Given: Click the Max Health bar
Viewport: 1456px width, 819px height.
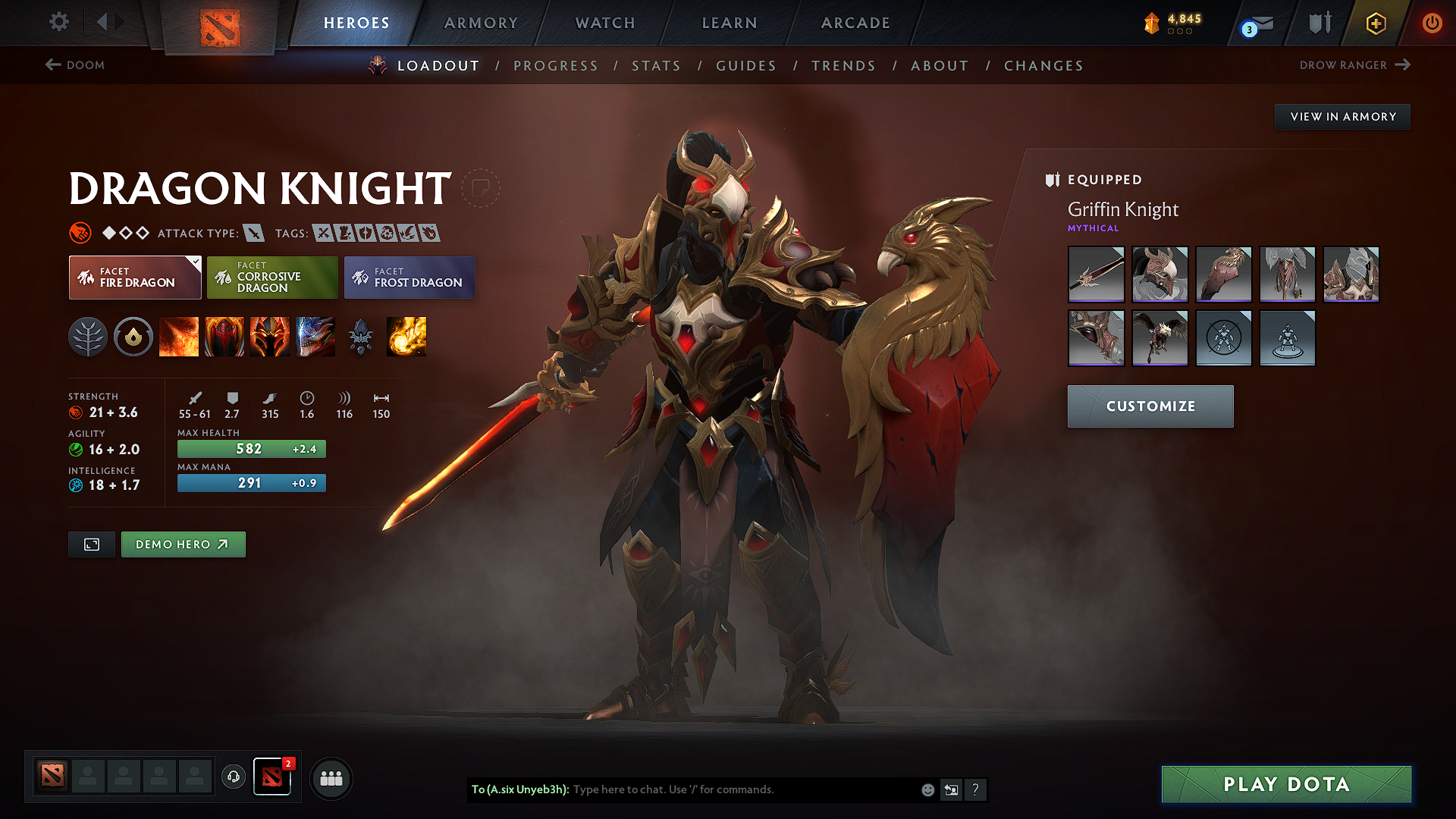Looking at the screenshot, I should (x=251, y=448).
